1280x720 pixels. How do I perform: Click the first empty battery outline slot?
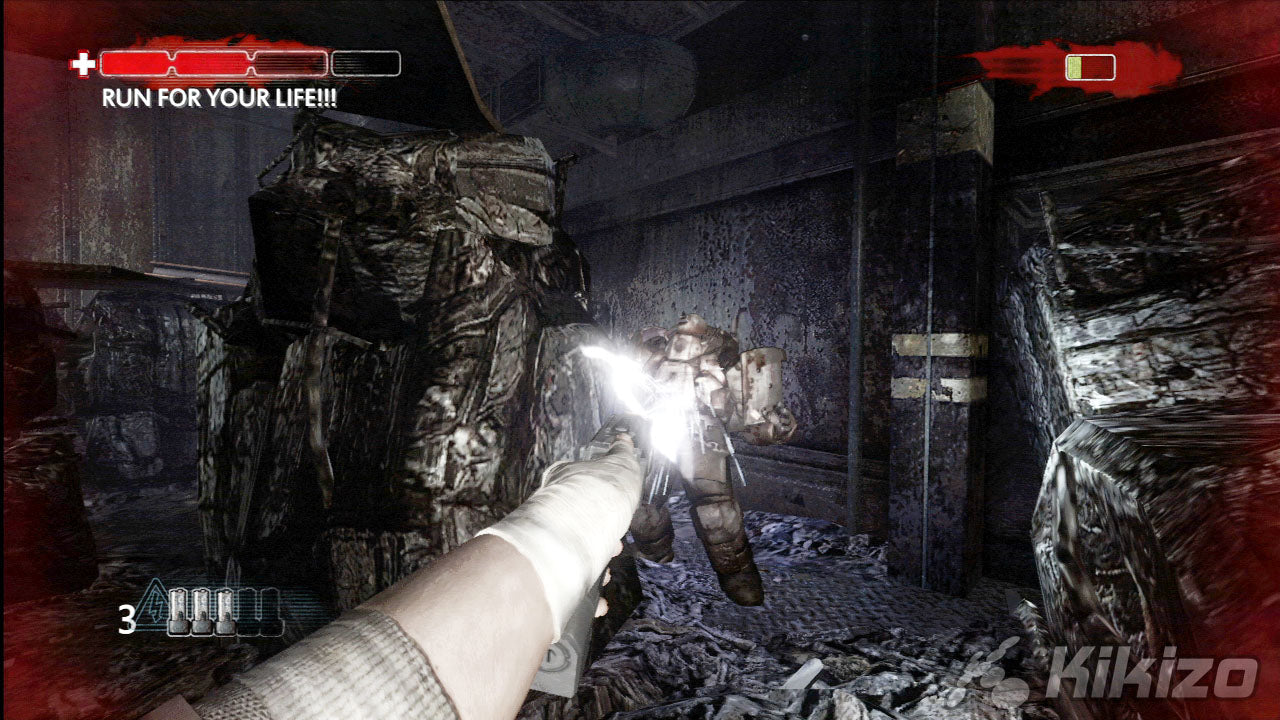[248, 611]
